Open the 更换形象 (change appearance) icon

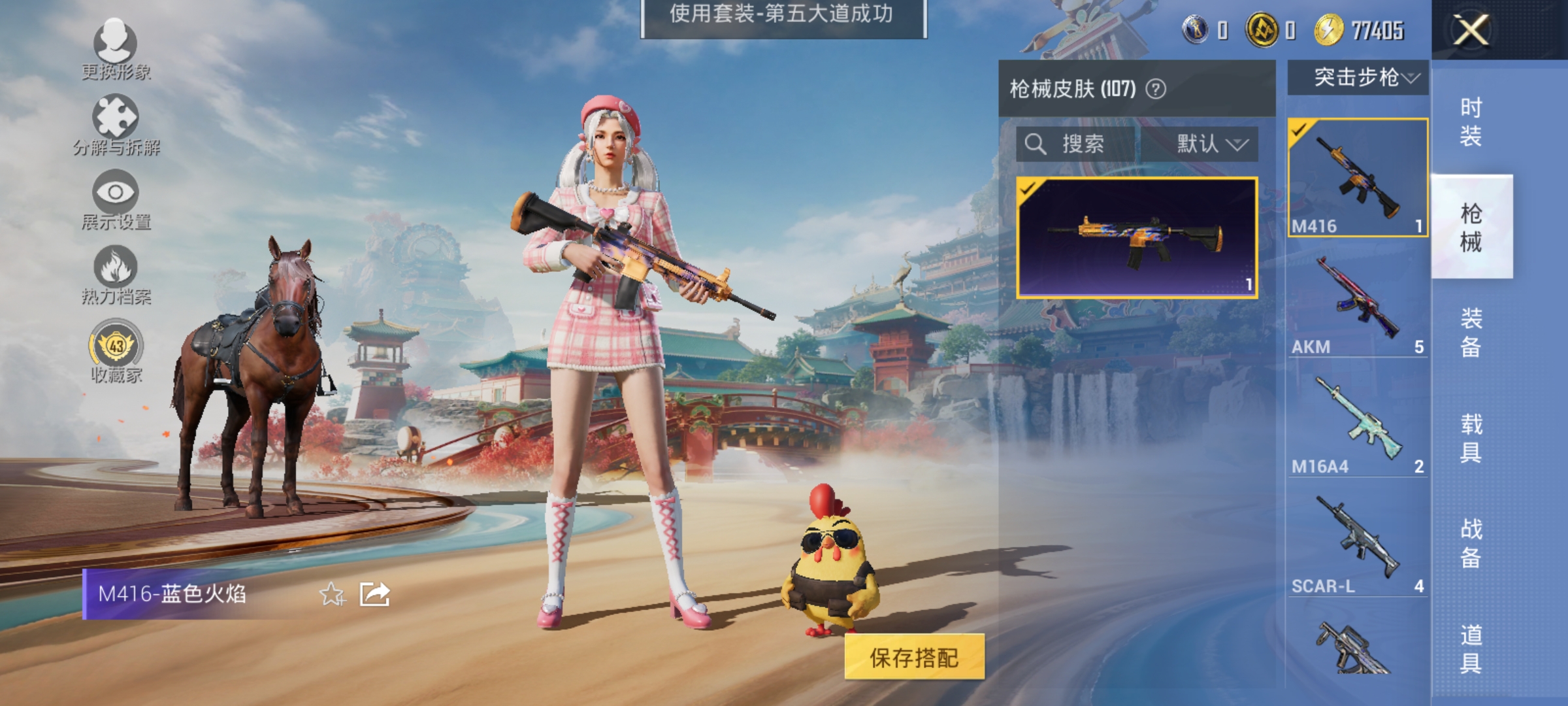click(116, 41)
